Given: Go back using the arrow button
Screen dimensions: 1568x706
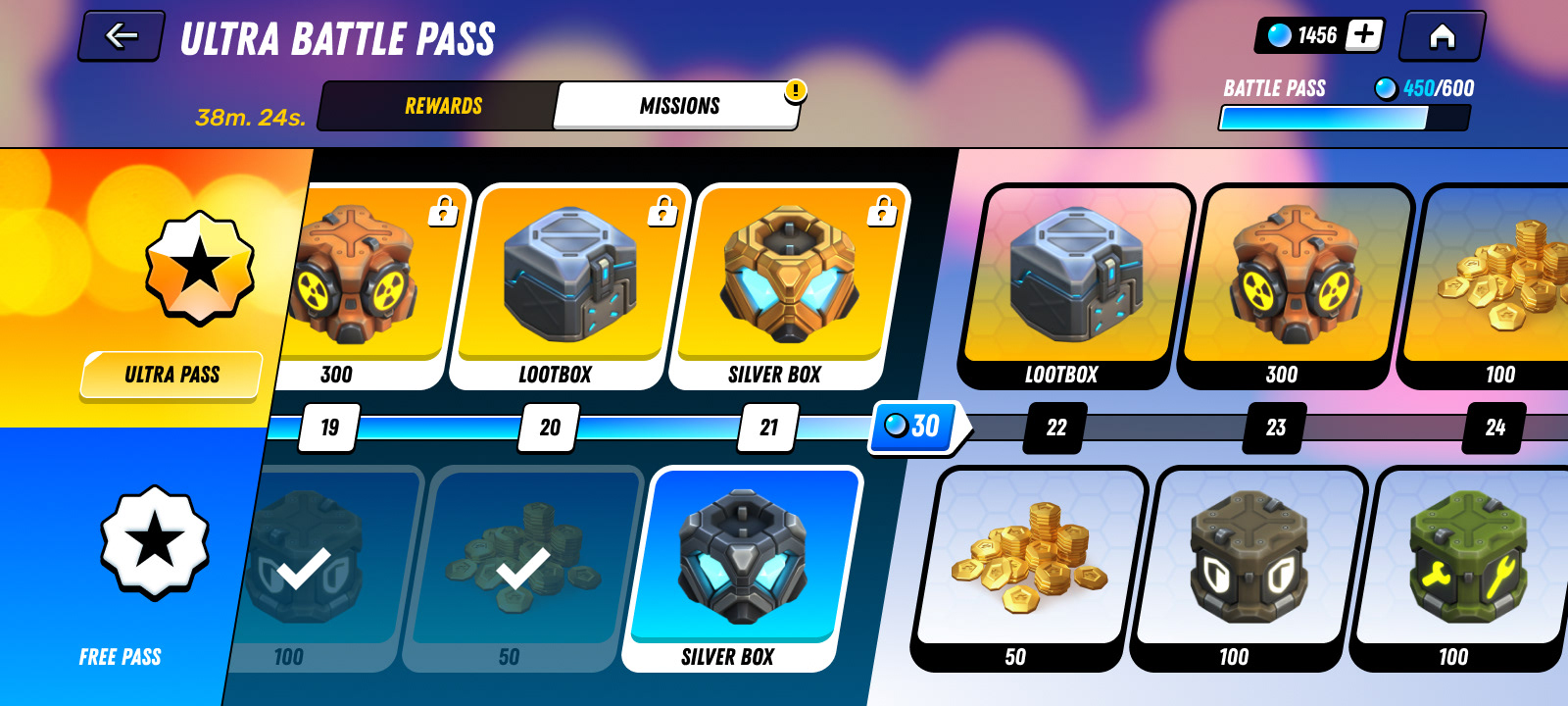Looking at the screenshot, I should (x=121, y=36).
